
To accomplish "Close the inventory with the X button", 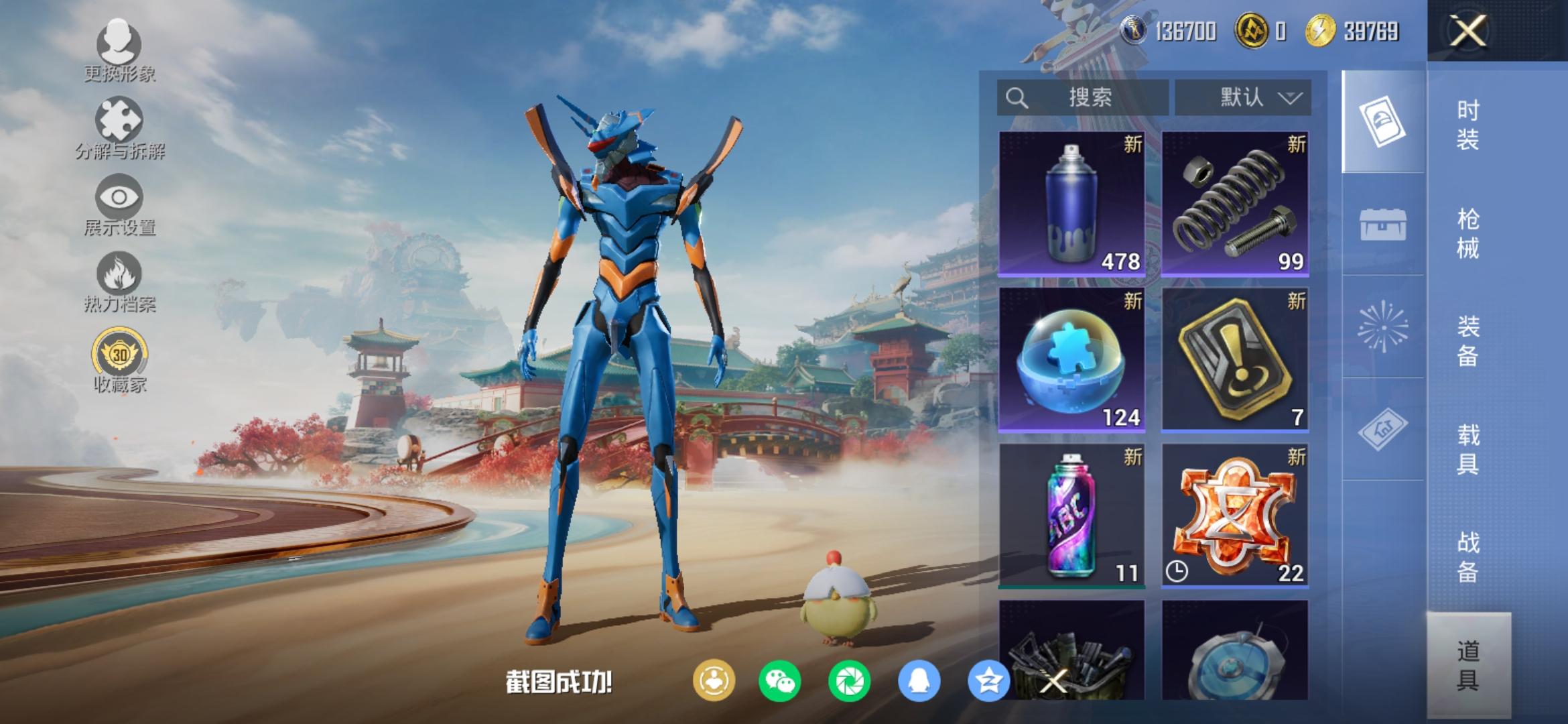I will click(x=1467, y=31).
